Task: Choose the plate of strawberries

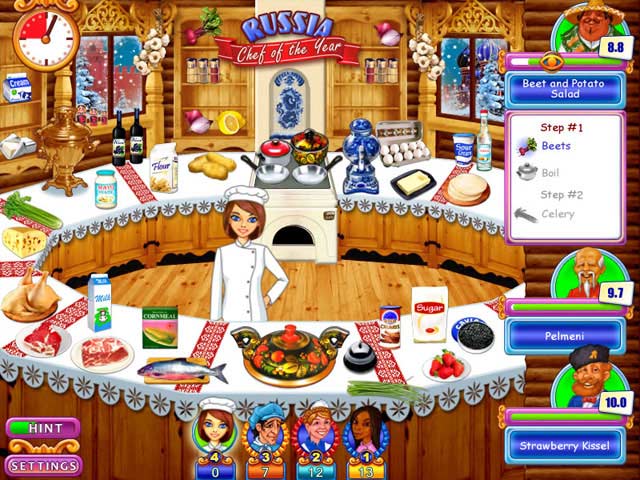Action: (447, 365)
